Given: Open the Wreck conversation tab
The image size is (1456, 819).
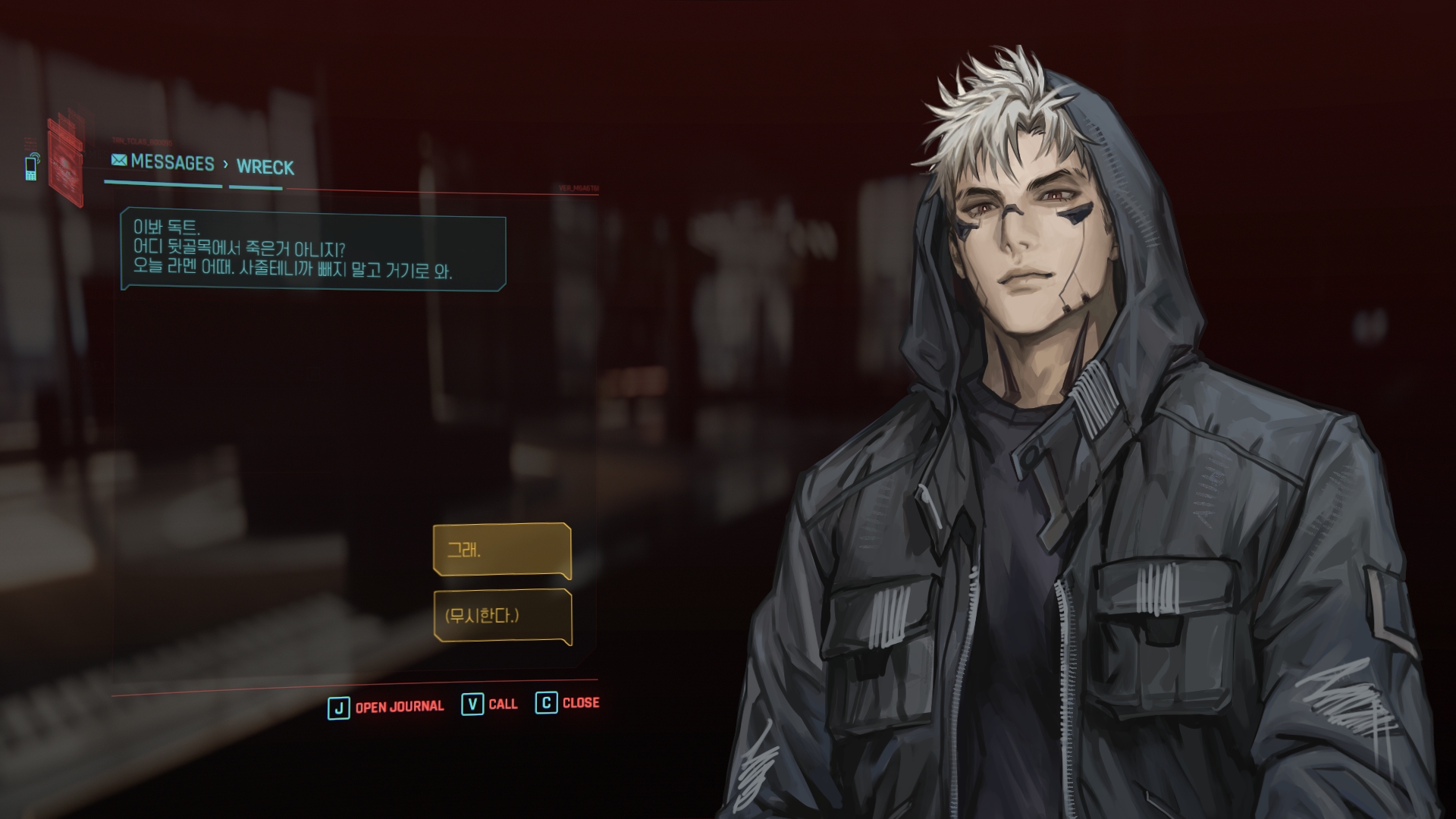Looking at the screenshot, I should pos(265,167).
